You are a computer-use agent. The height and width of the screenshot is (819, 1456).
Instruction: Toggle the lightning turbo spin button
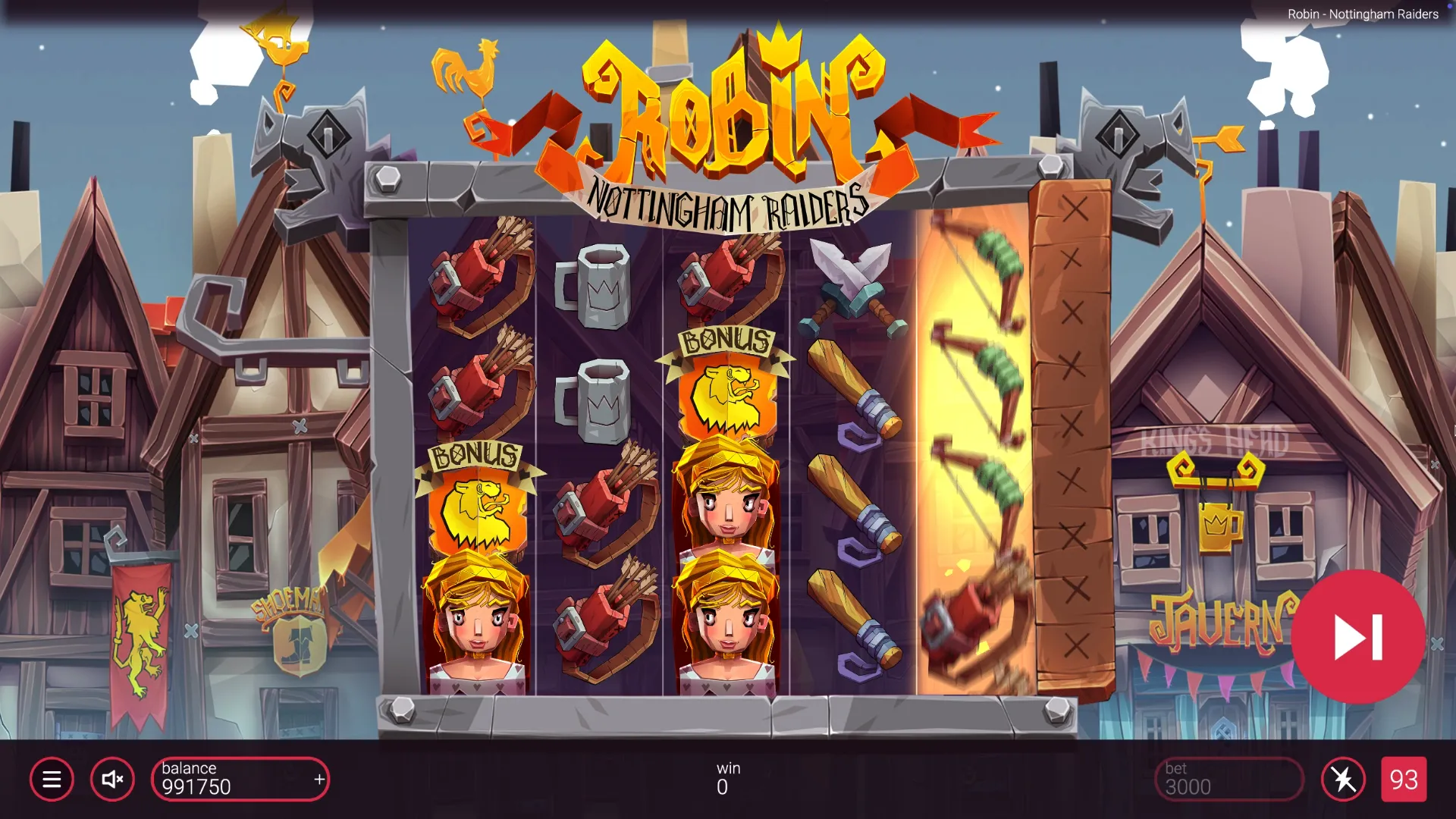pyautogui.click(x=1343, y=779)
